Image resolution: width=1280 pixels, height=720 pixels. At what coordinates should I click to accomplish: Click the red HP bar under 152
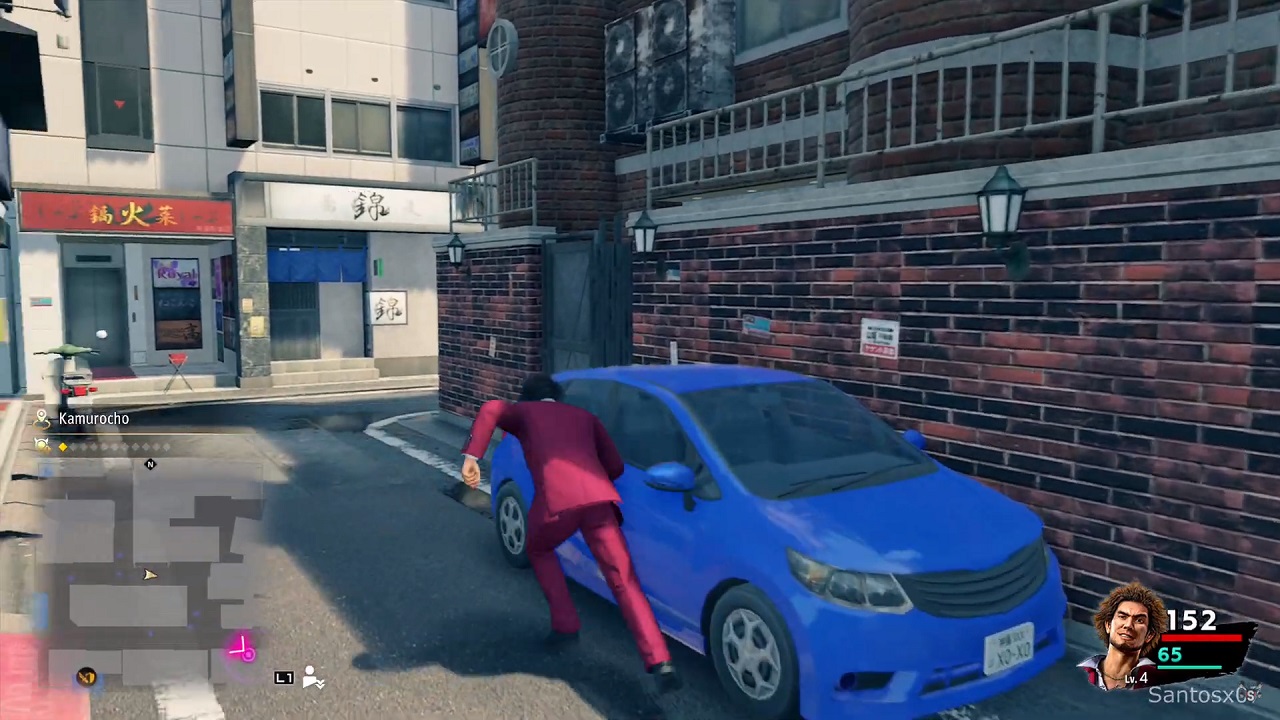click(1200, 638)
